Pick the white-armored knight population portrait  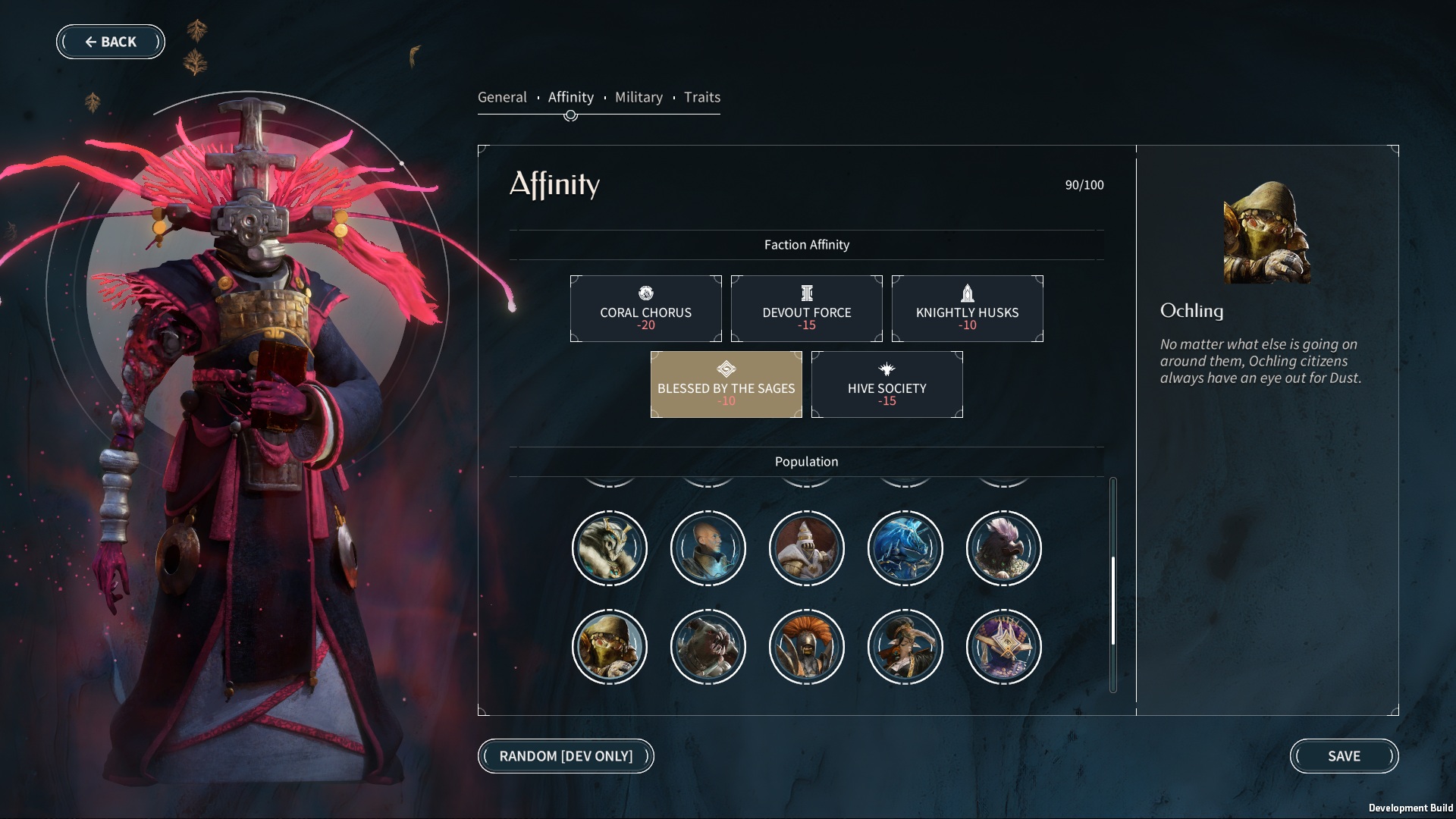pos(807,548)
